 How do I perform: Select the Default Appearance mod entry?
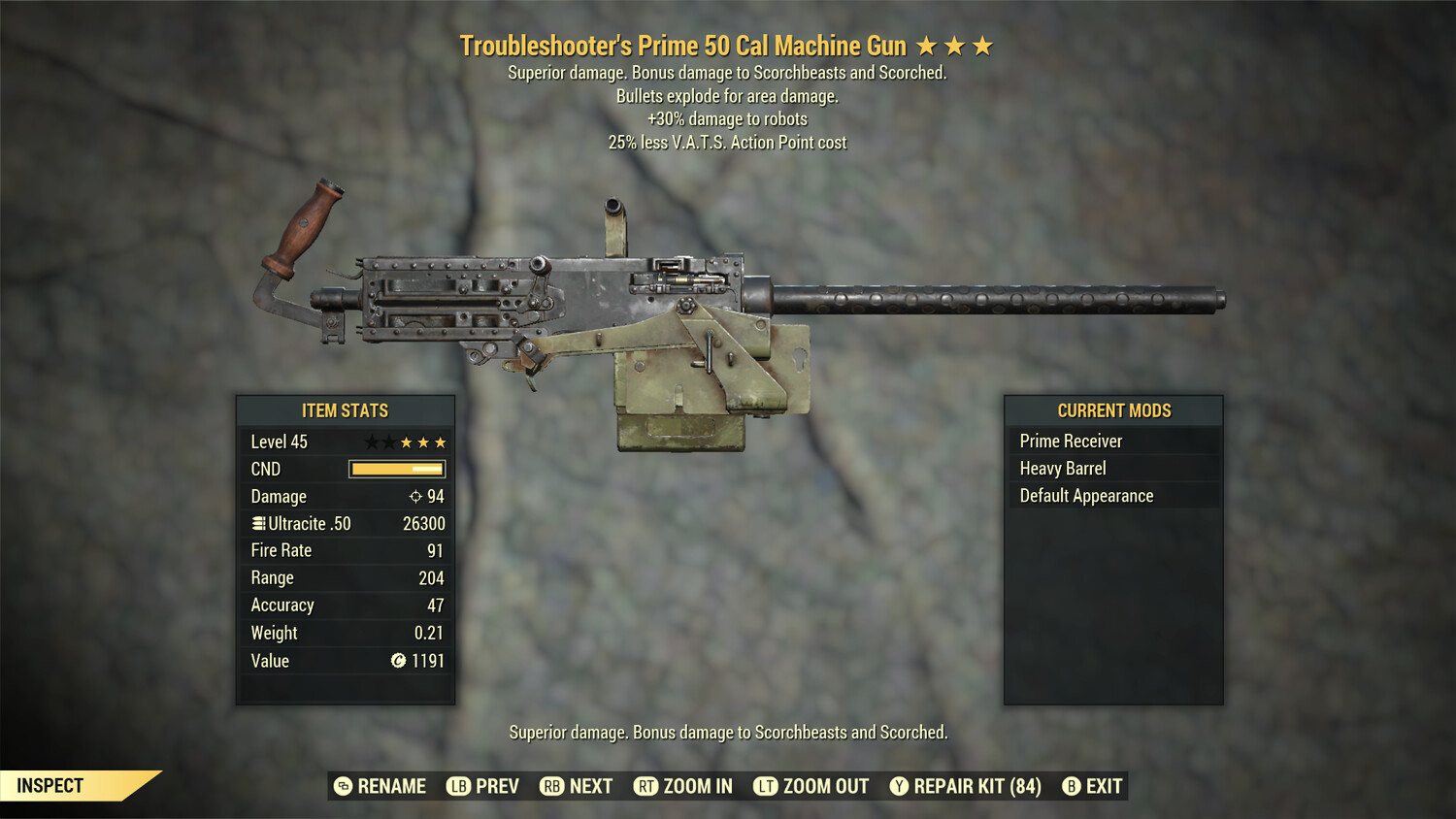click(x=1085, y=495)
